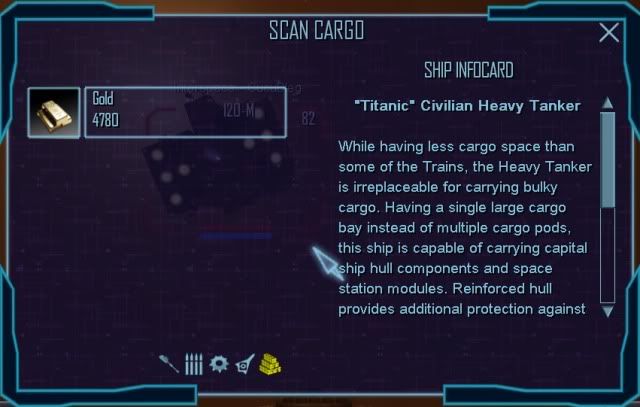Show the commodities filter (gold stack icon)
640x407 pixels.
pos(270,363)
